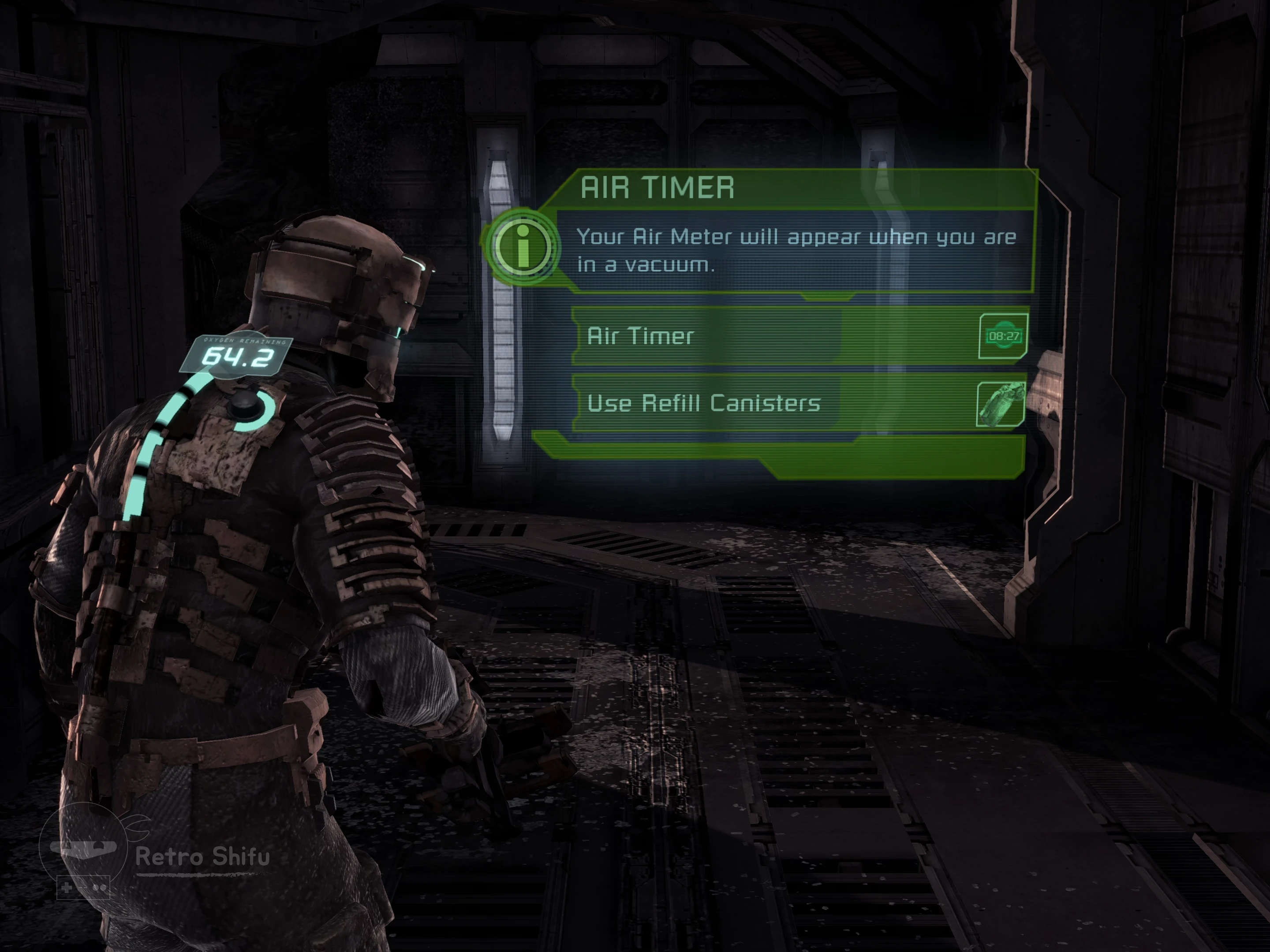This screenshot has height=952, width=1270.
Task: Click the 08:27 air timer icon
Action: click(x=1003, y=336)
